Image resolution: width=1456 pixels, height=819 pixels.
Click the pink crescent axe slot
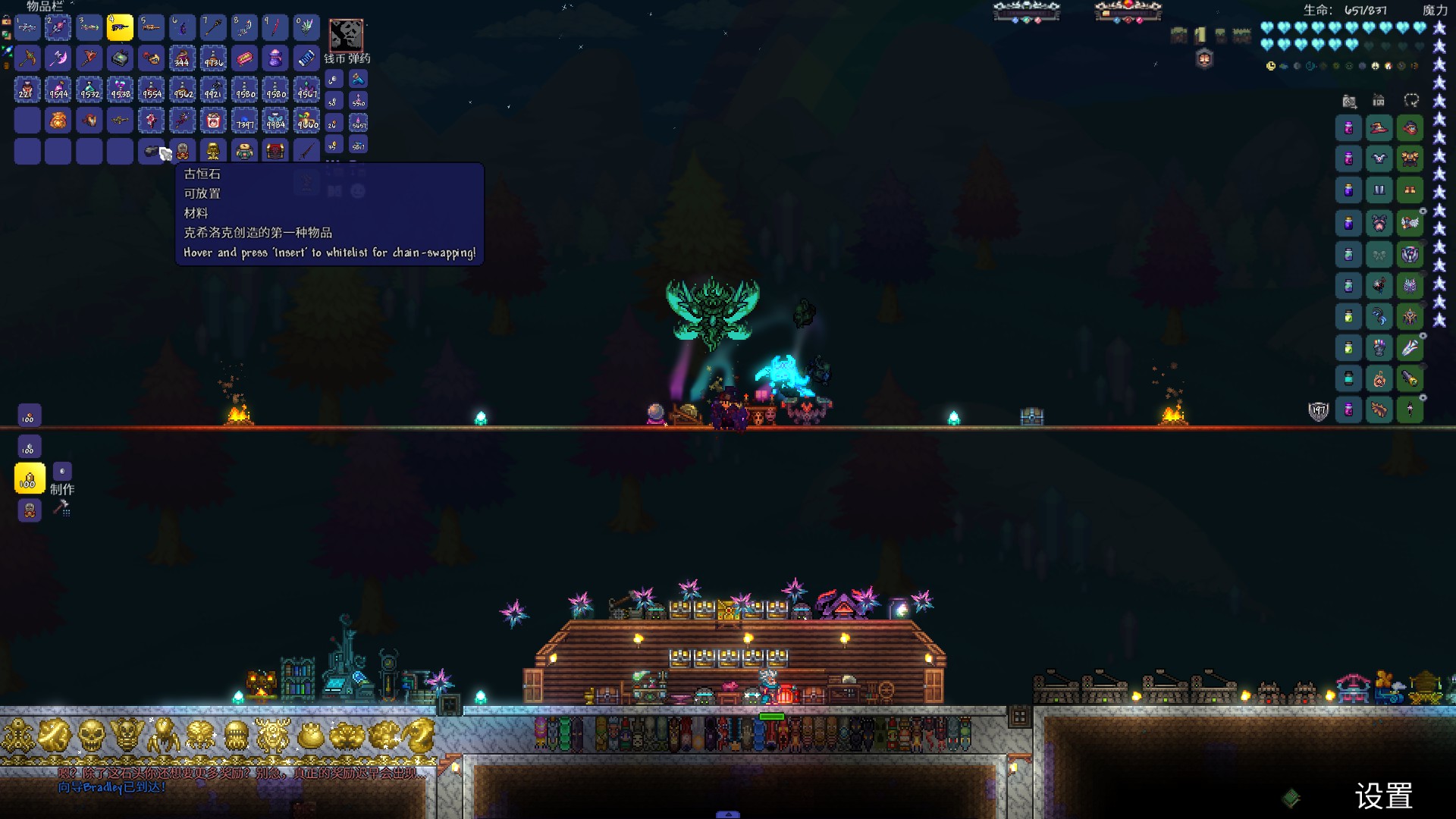pyautogui.click(x=58, y=58)
